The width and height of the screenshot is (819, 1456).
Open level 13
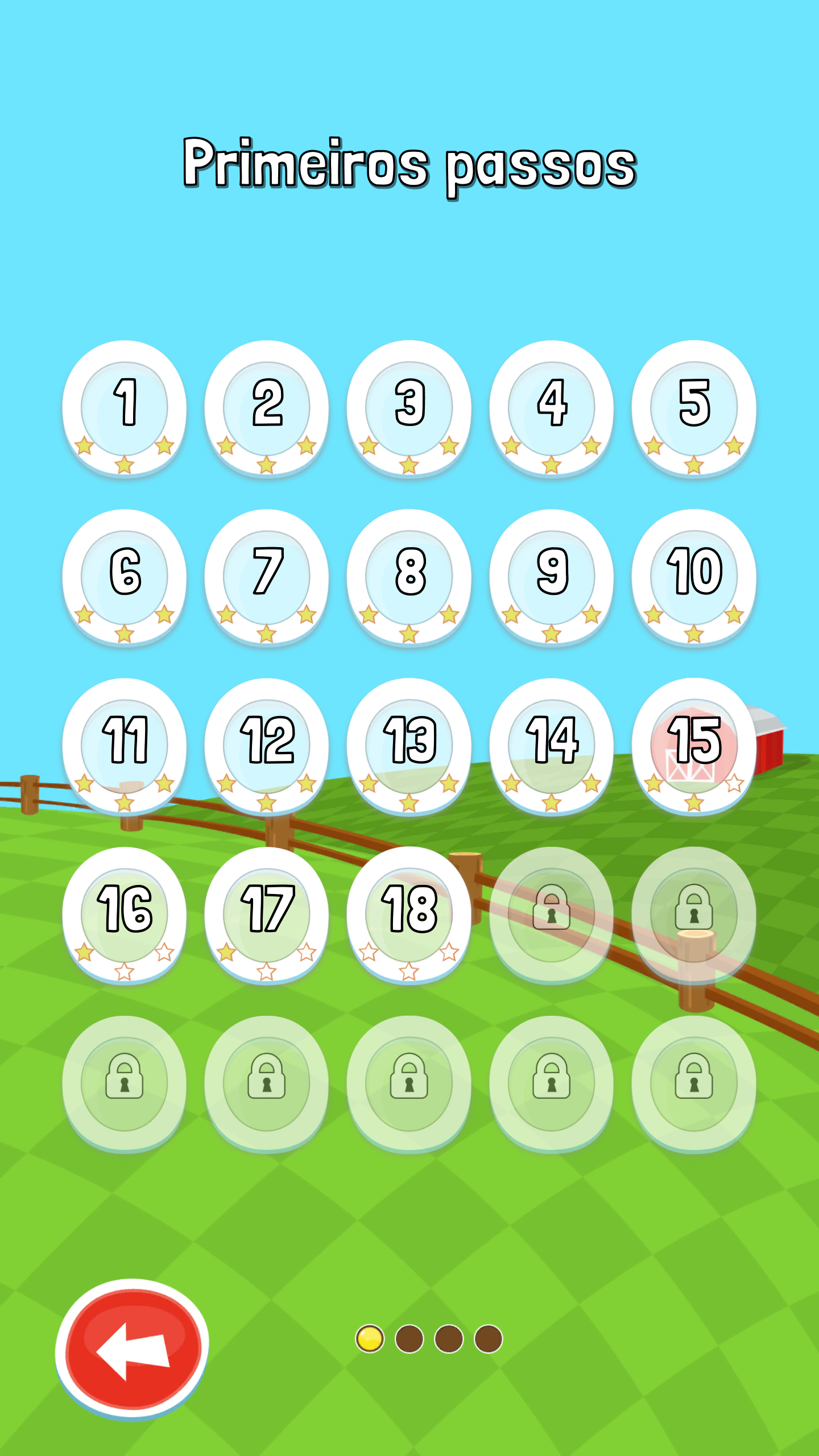point(409,745)
